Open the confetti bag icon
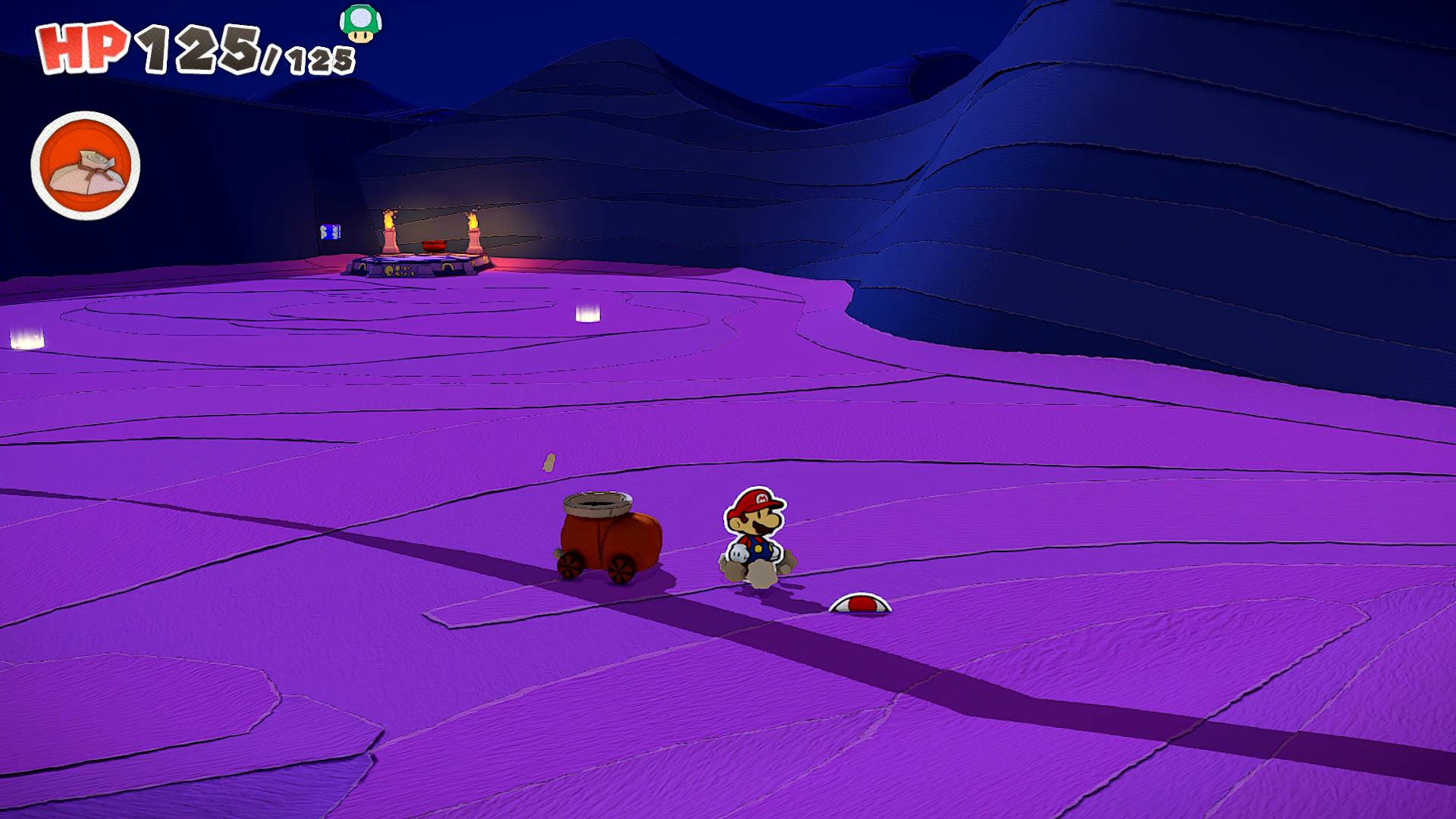The width and height of the screenshot is (1456, 819). click(x=85, y=166)
